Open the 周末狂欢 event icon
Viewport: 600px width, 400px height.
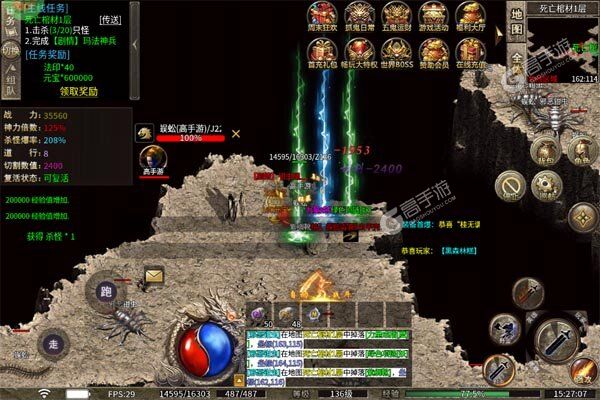tap(321, 14)
